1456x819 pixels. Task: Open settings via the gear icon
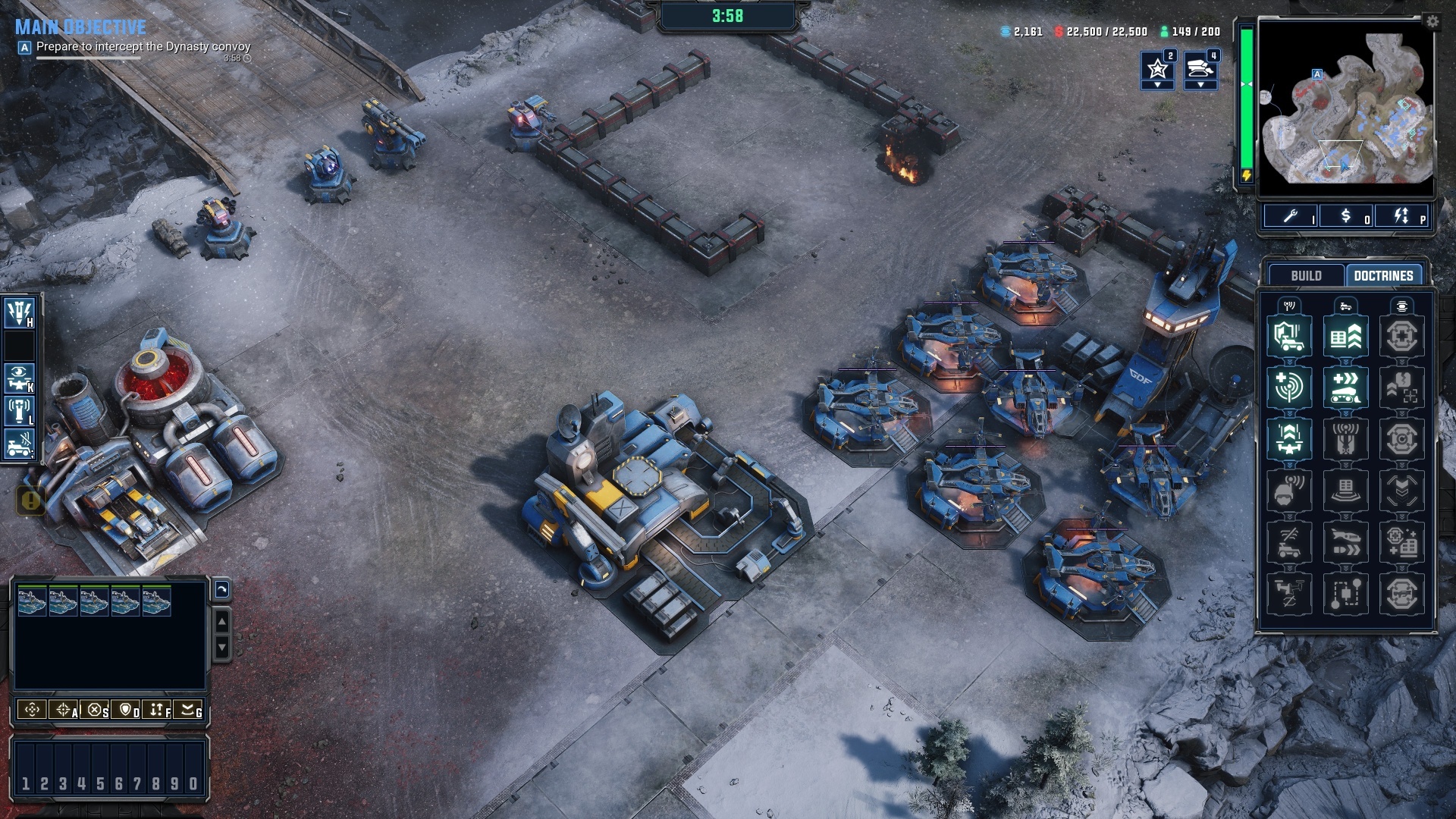coord(1432,21)
